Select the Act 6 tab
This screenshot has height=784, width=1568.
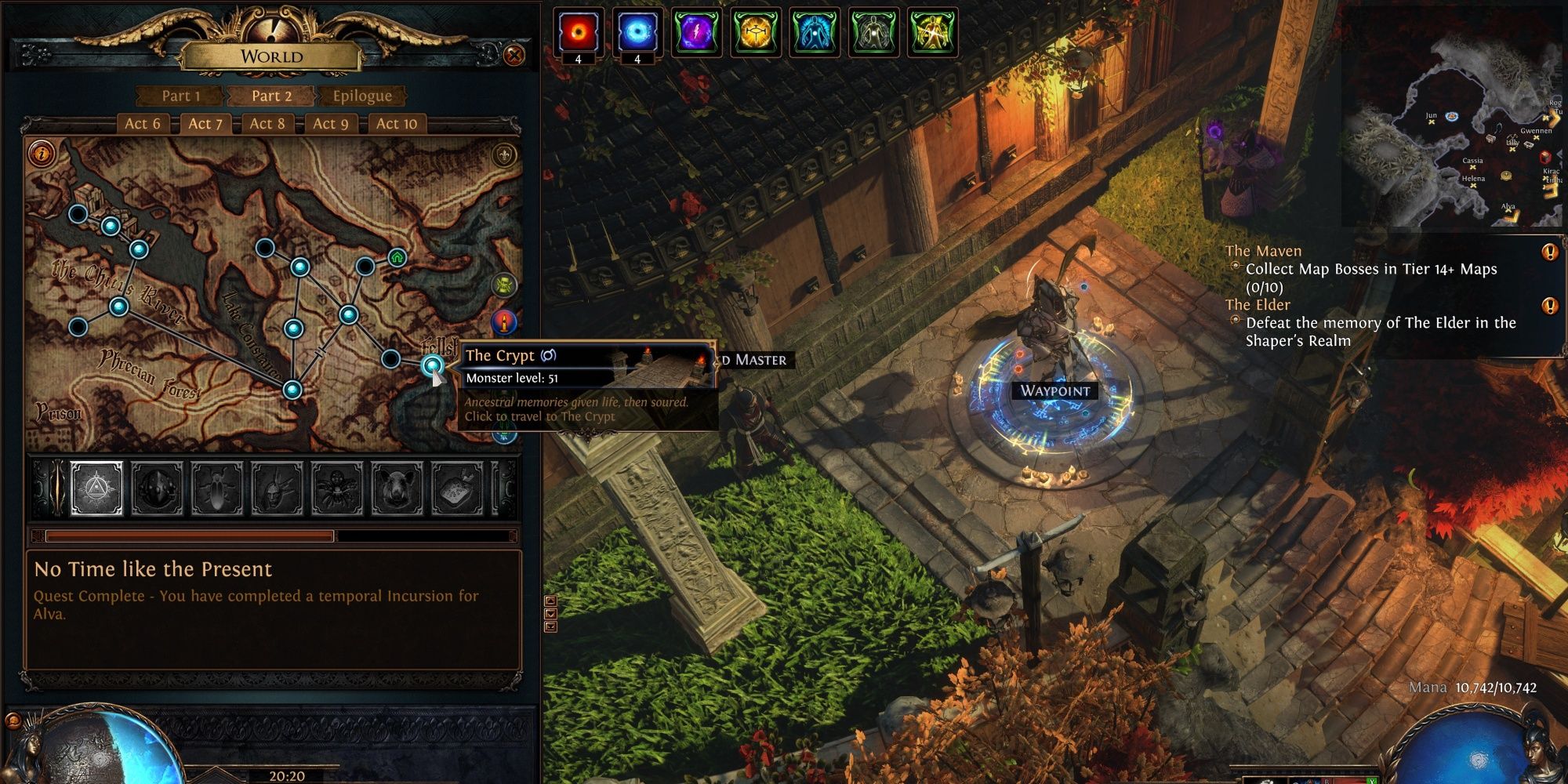tap(142, 123)
